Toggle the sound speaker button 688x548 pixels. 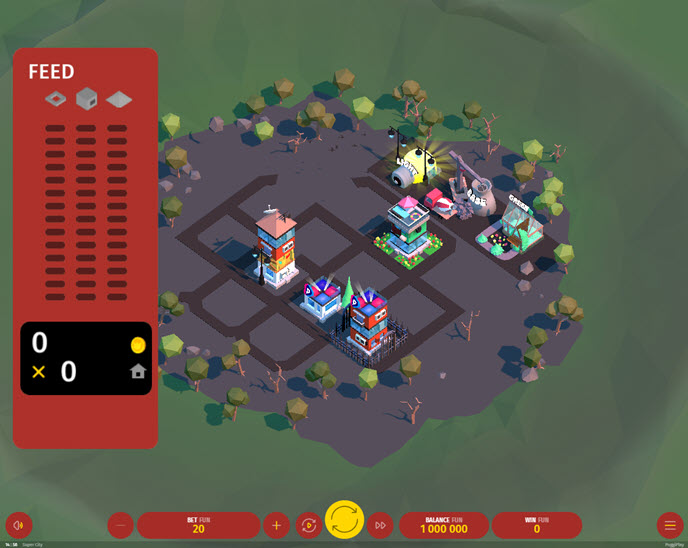[x=19, y=525]
